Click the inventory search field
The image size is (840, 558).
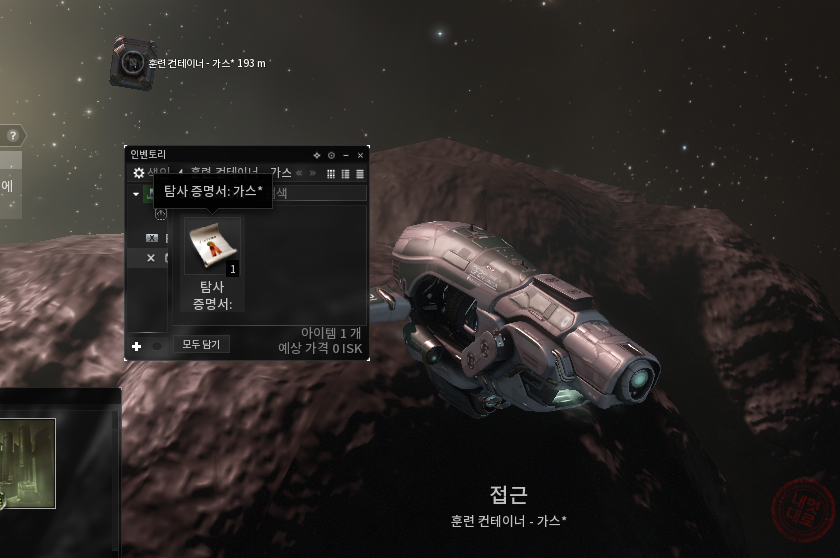(320, 193)
